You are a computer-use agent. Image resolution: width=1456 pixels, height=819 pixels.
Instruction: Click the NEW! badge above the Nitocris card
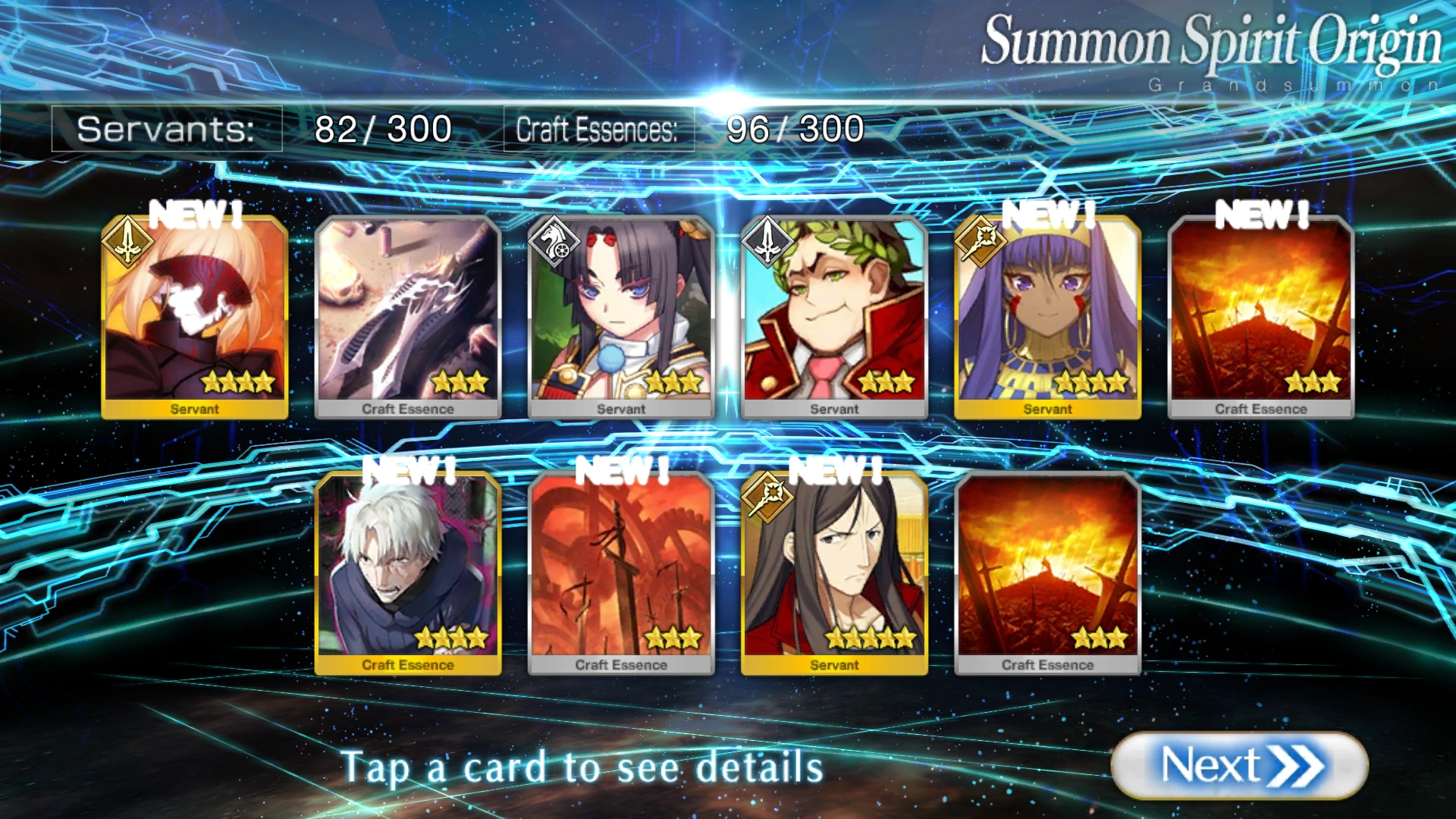point(1050,216)
